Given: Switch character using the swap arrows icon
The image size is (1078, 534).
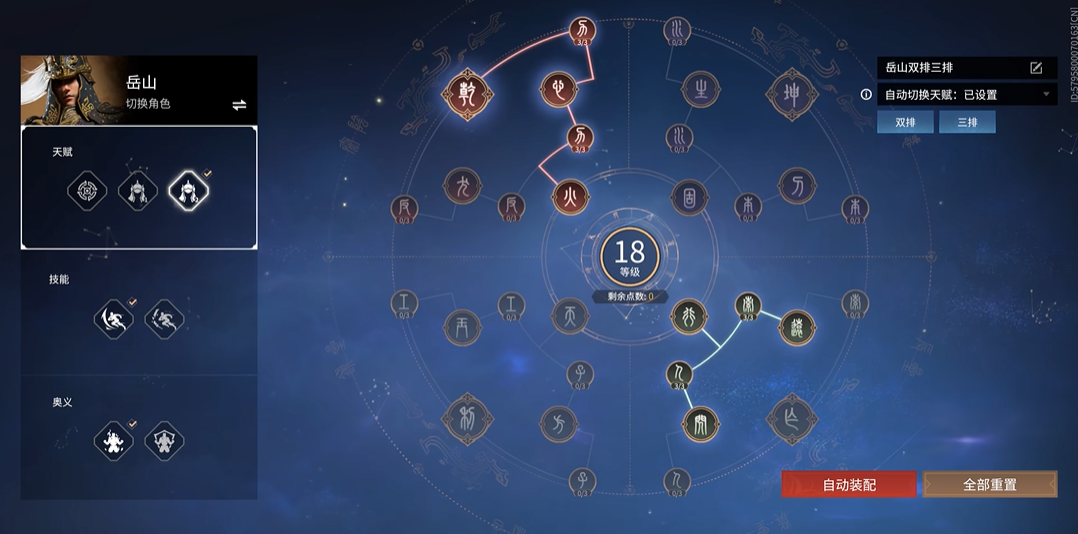Looking at the screenshot, I should (239, 105).
